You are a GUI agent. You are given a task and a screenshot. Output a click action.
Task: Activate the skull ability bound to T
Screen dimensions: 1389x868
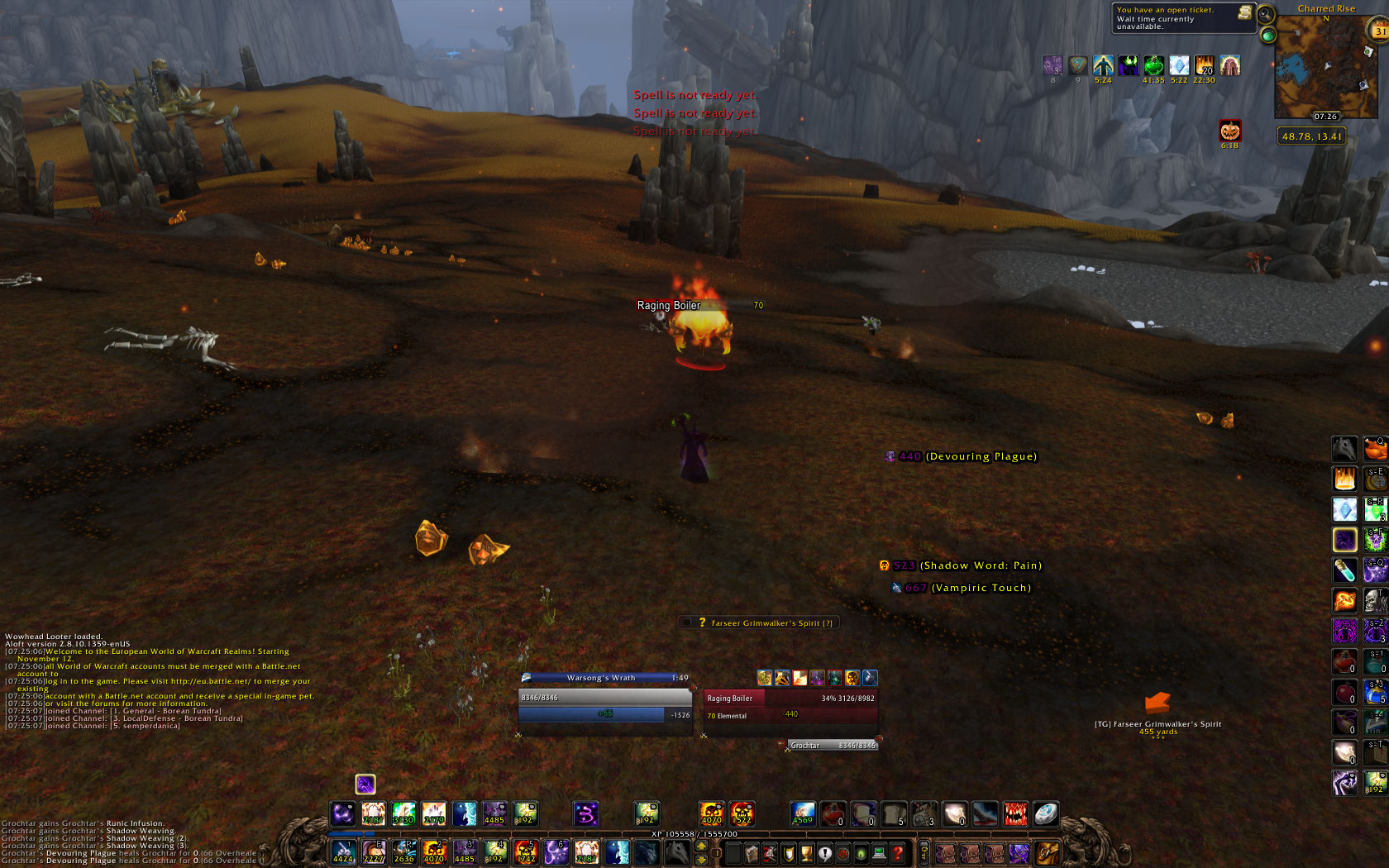[x=1375, y=600]
